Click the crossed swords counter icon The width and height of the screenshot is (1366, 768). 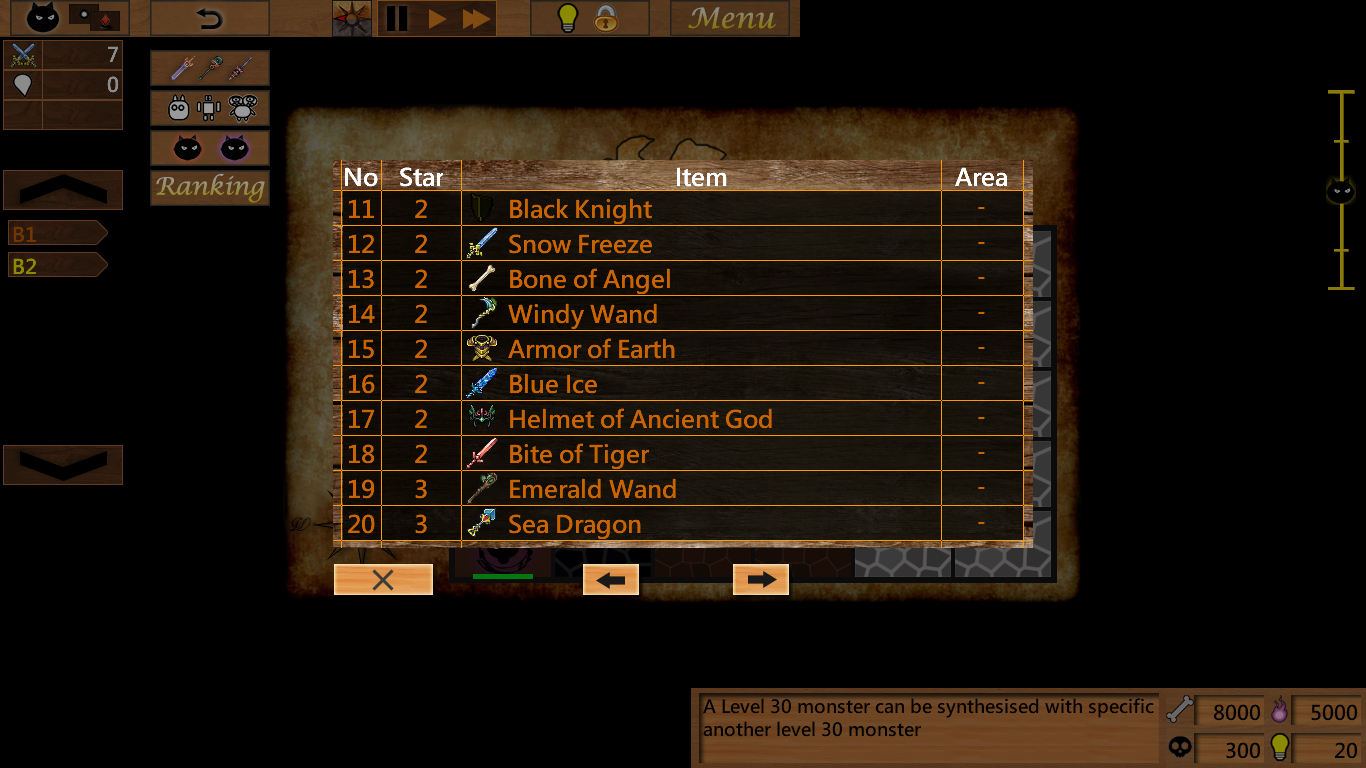(x=21, y=55)
